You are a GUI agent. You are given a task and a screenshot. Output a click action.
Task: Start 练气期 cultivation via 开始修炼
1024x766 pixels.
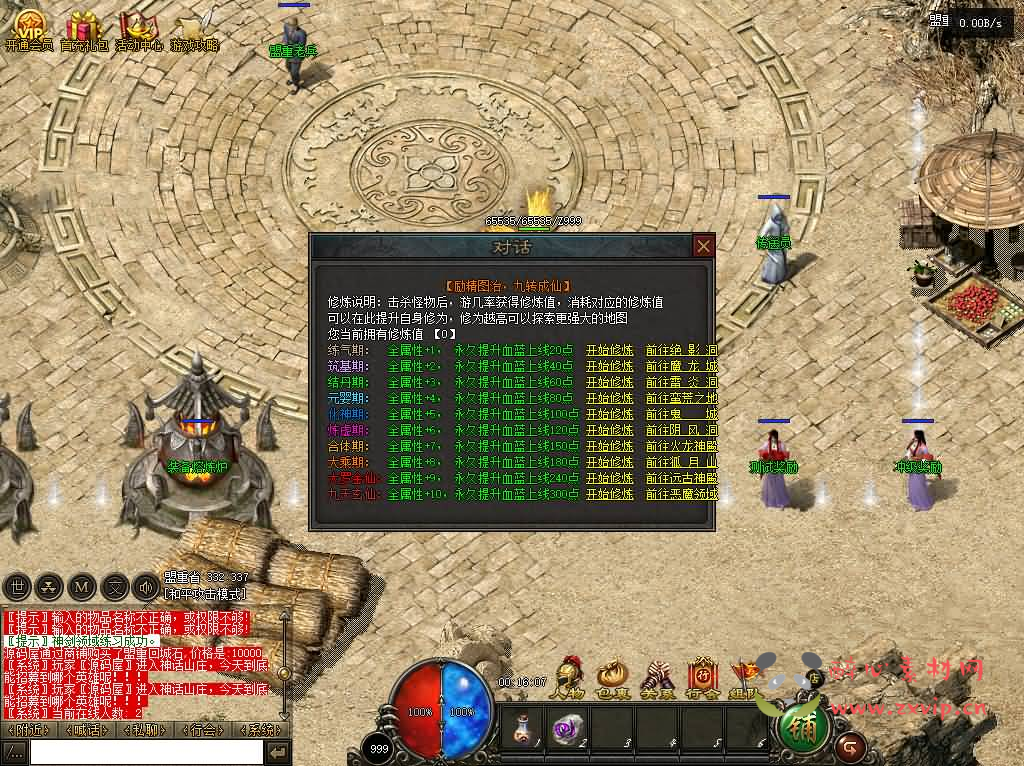tap(609, 350)
